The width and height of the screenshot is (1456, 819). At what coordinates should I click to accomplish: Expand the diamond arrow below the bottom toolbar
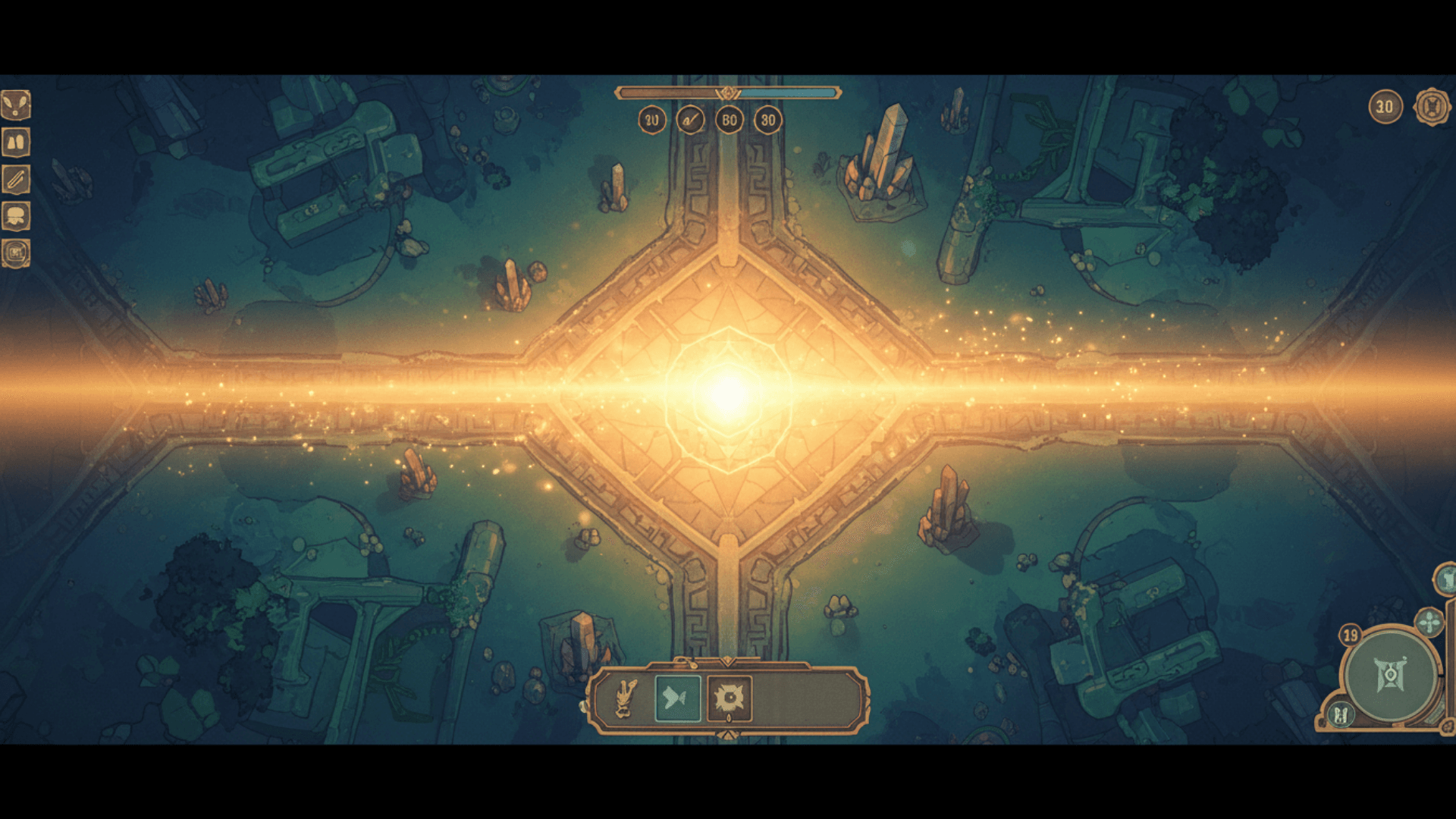tap(729, 734)
